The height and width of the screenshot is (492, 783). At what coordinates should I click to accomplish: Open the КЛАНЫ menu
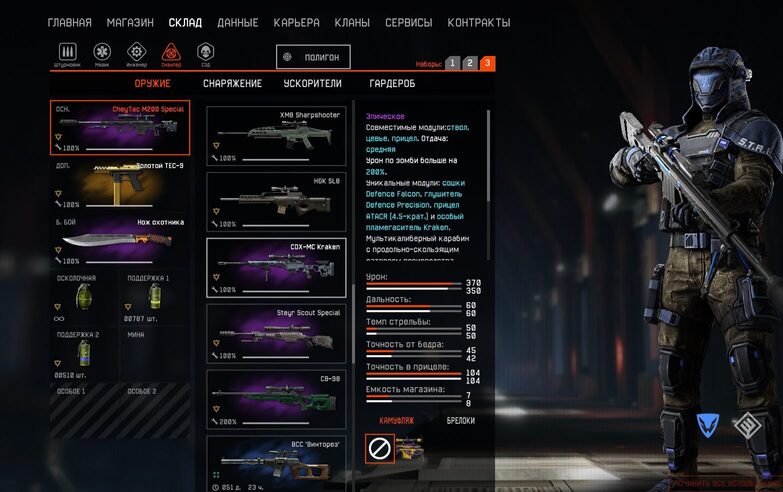[x=351, y=22]
